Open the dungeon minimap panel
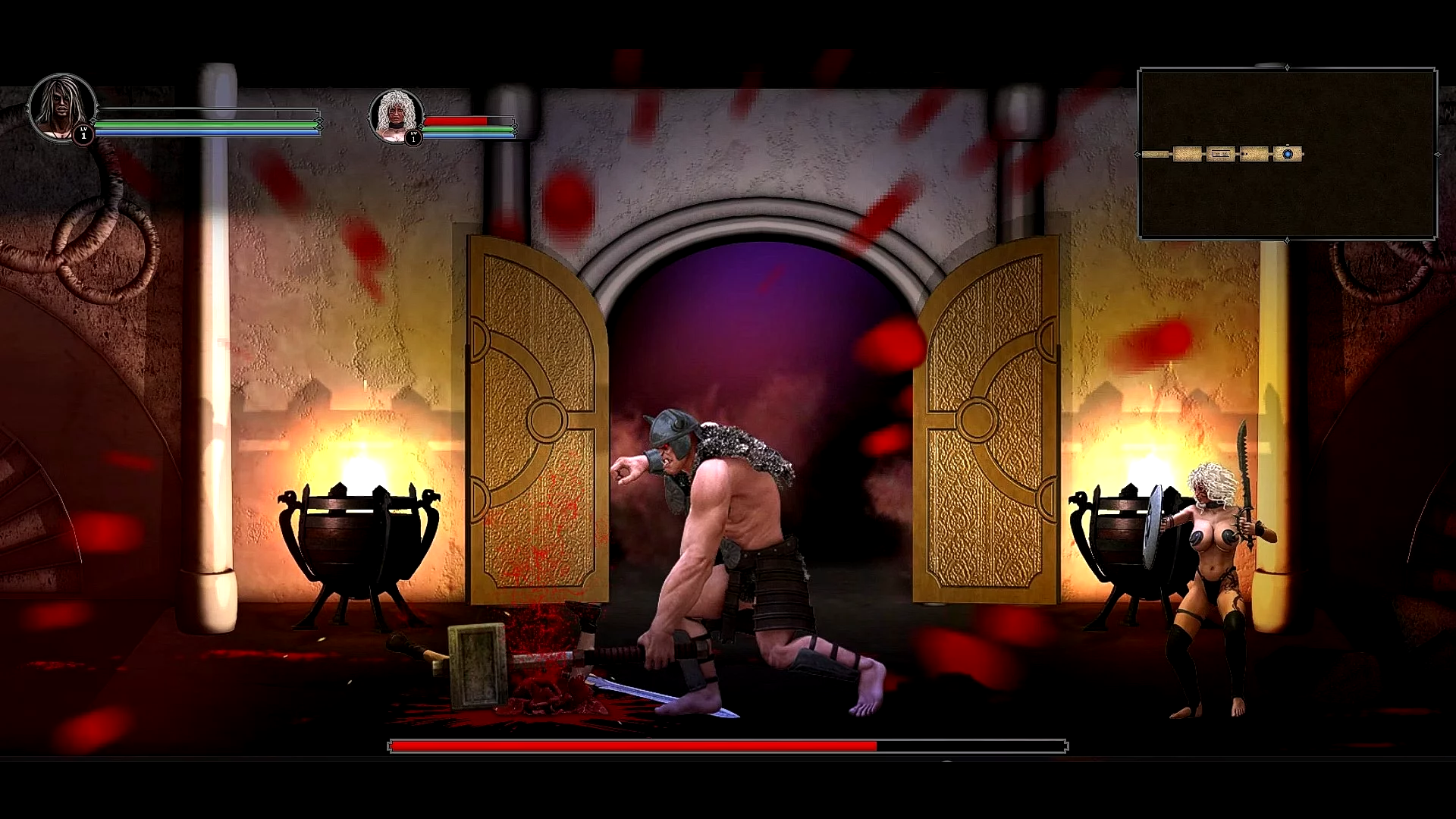 click(x=1287, y=153)
